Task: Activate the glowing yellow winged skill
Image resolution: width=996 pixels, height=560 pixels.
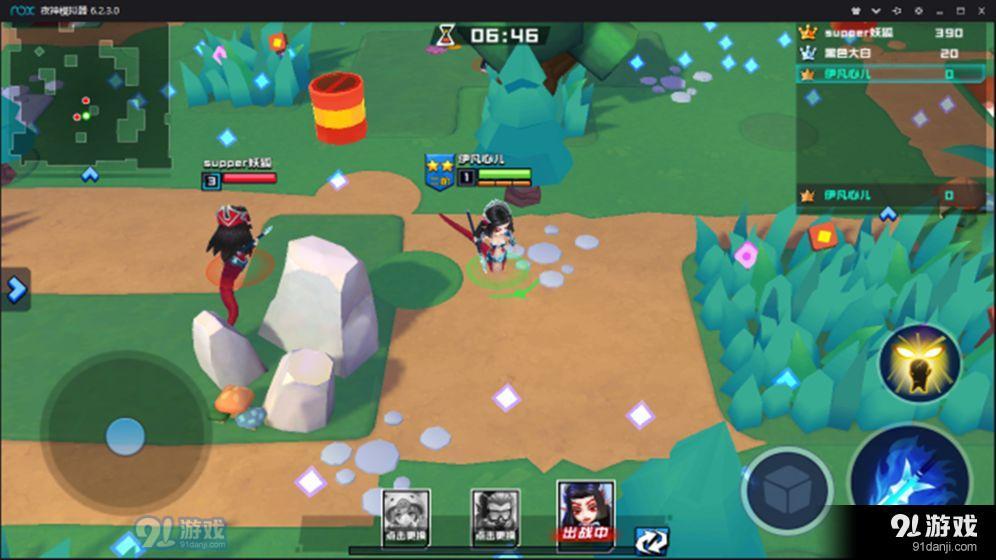Action: (x=919, y=364)
